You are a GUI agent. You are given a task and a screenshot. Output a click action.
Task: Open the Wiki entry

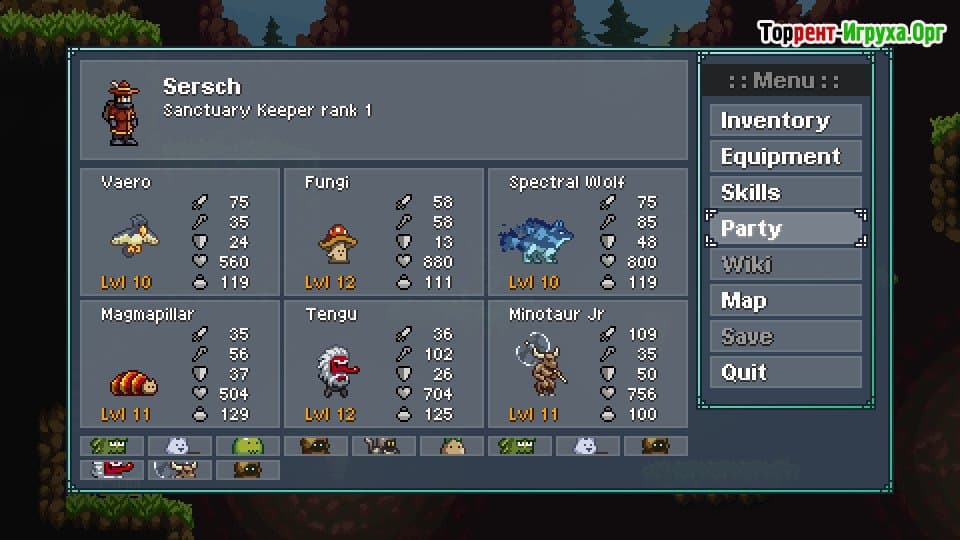point(785,265)
